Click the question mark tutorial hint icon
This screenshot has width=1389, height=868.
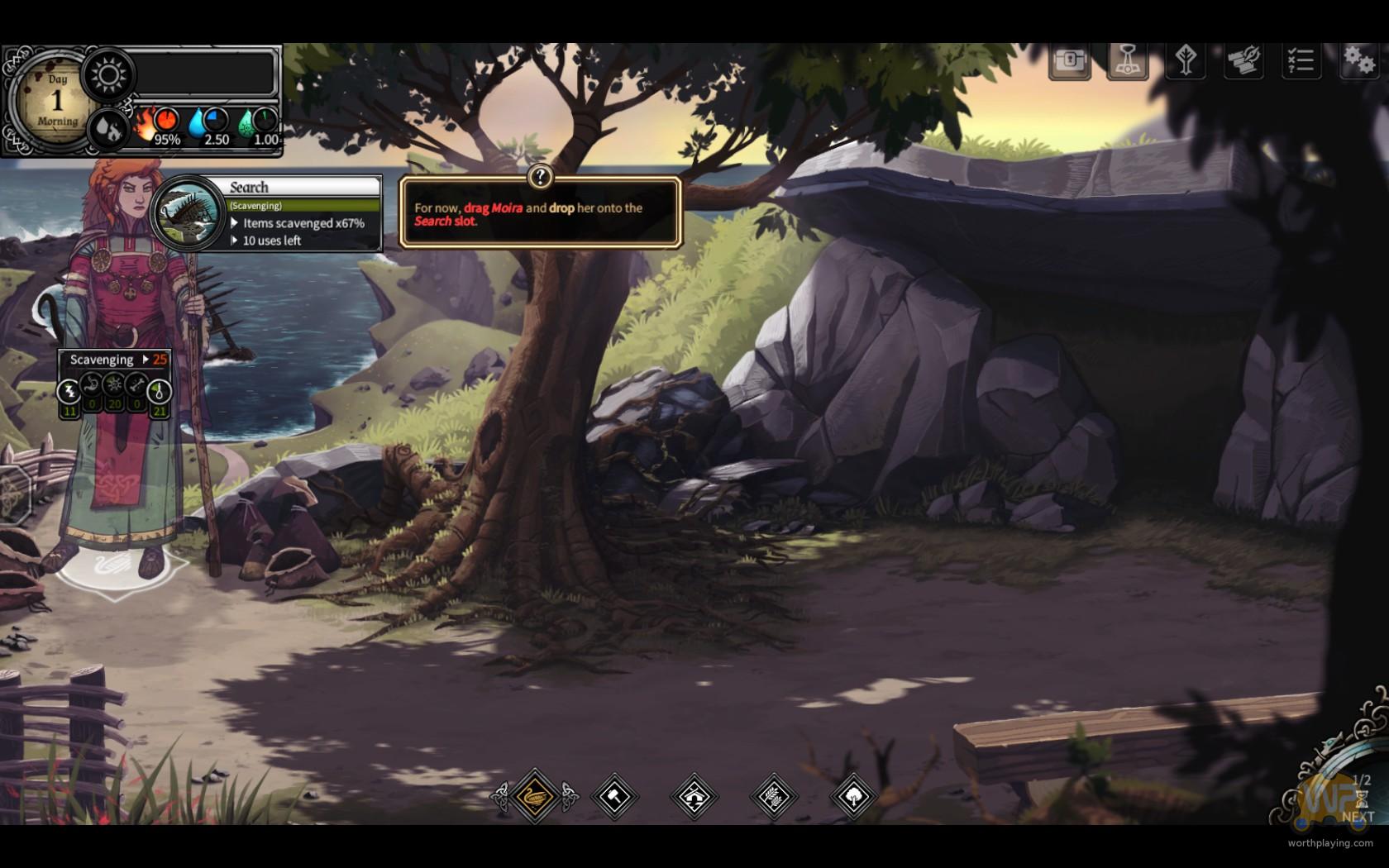coord(540,176)
